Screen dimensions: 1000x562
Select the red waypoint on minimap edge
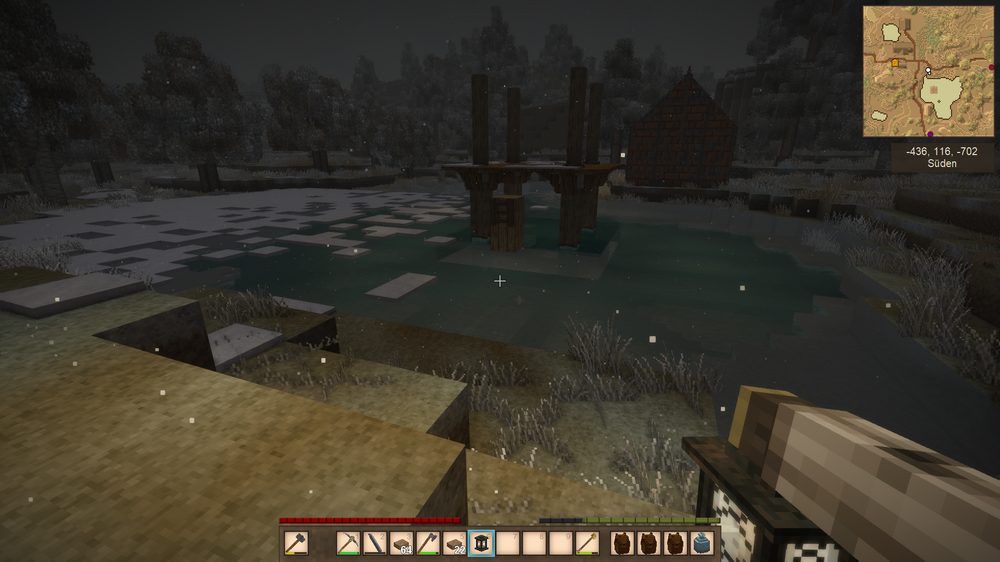tap(992, 68)
